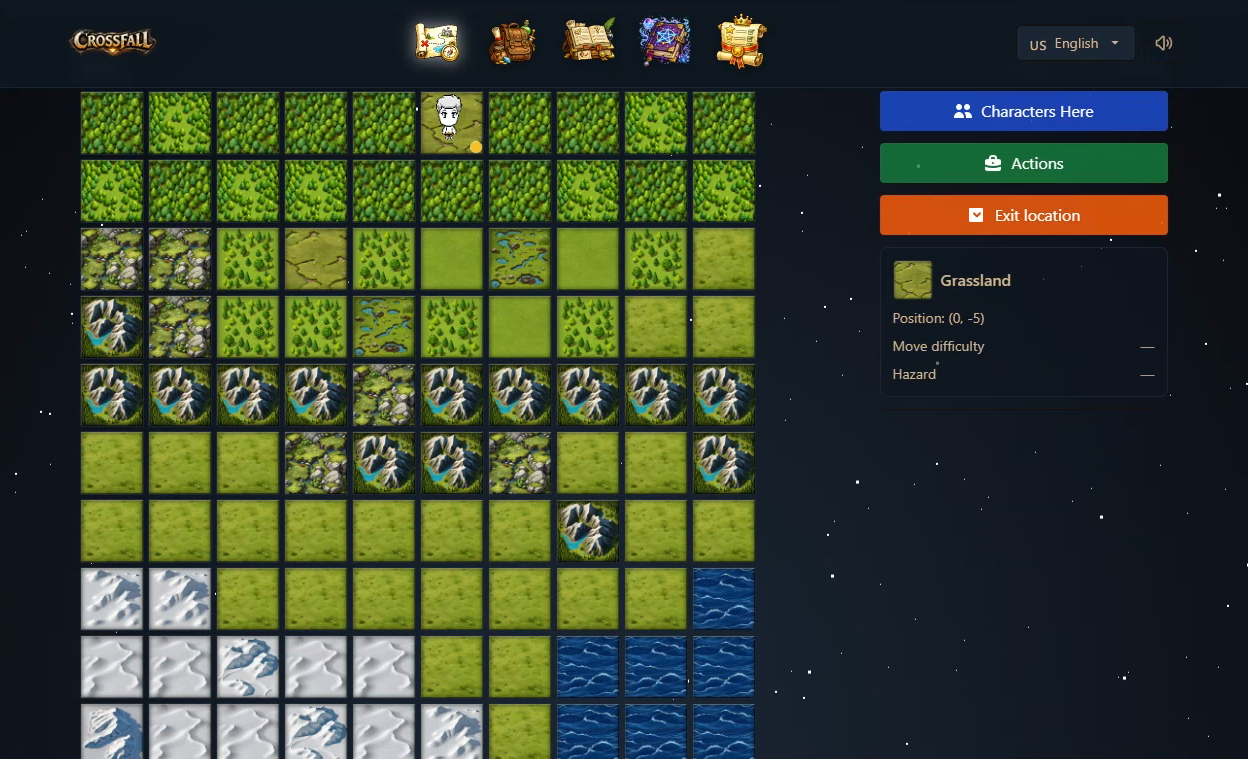Image resolution: width=1248 pixels, height=759 pixels.
Task: Open the crowned scroll with ribbon seal
Action: click(x=741, y=42)
